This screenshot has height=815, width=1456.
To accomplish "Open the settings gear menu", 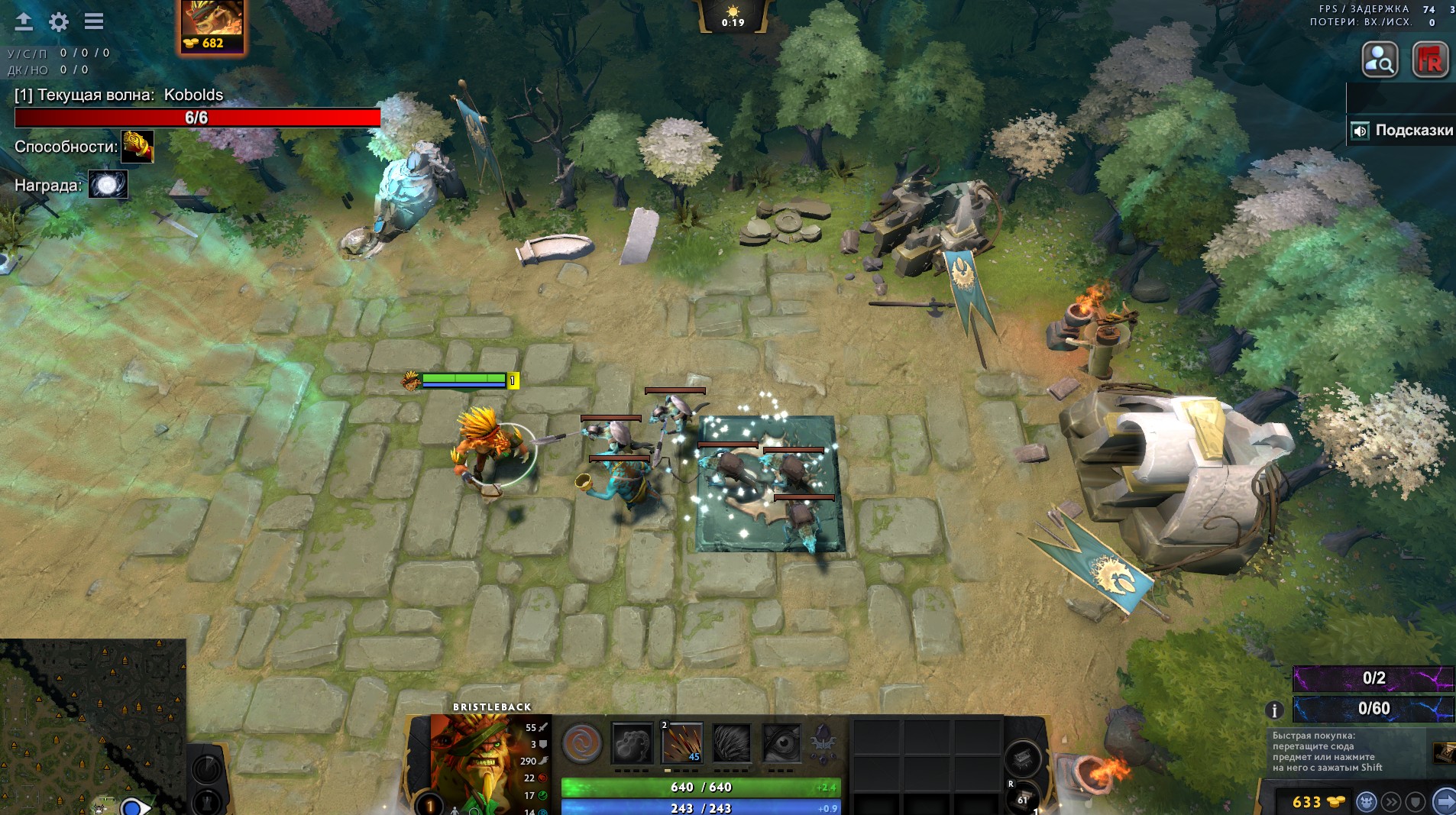I will click(x=59, y=22).
